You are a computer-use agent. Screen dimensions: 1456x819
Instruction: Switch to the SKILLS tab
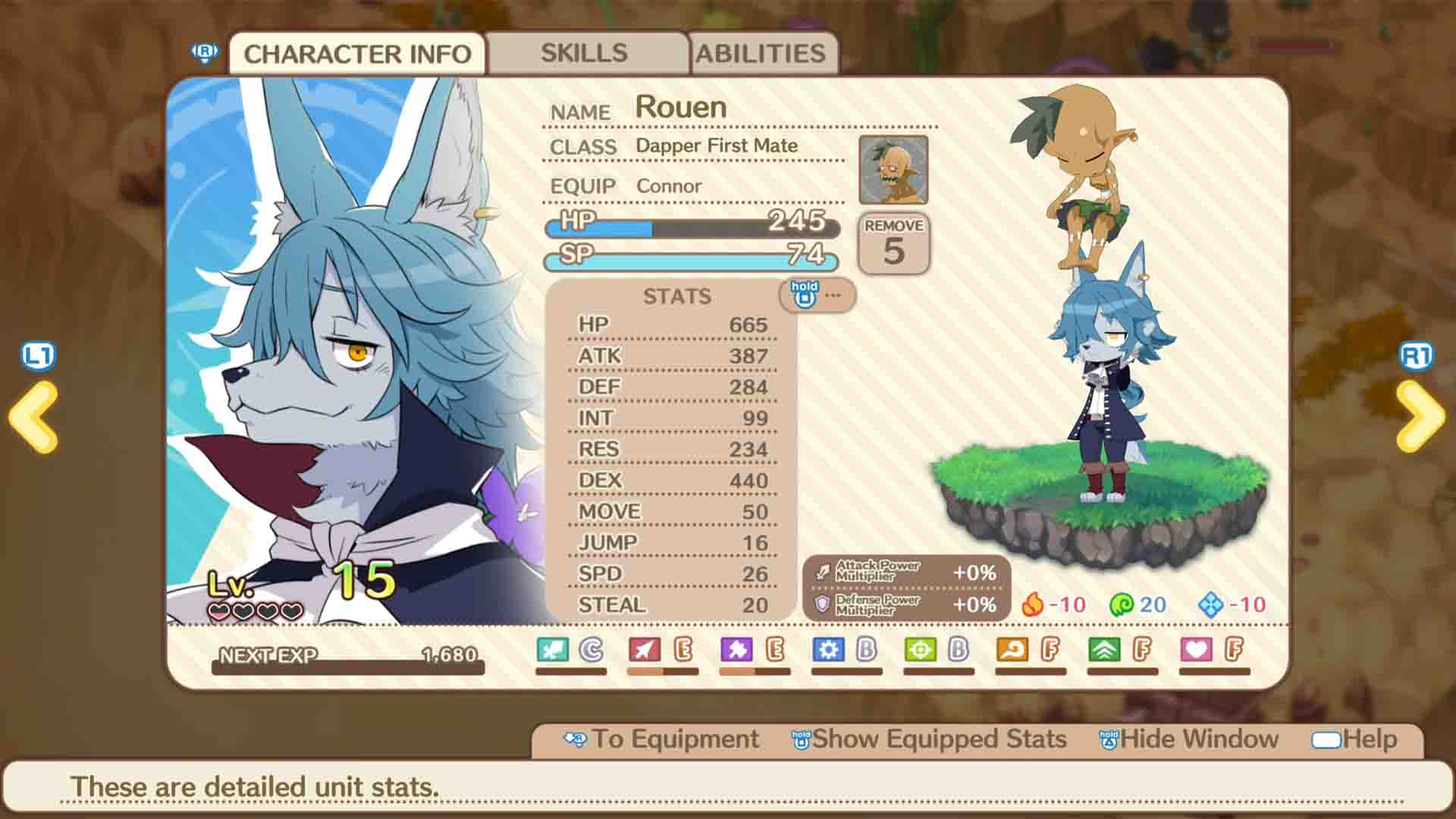coord(584,52)
